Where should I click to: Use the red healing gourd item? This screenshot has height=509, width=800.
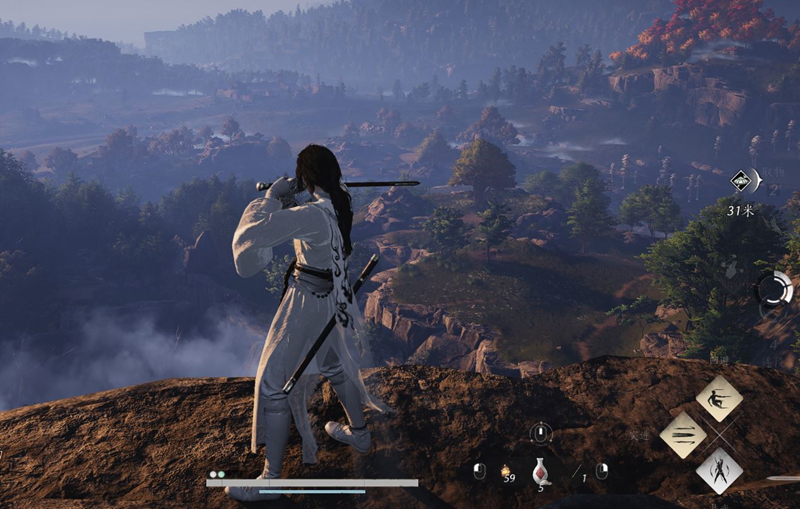click(541, 471)
